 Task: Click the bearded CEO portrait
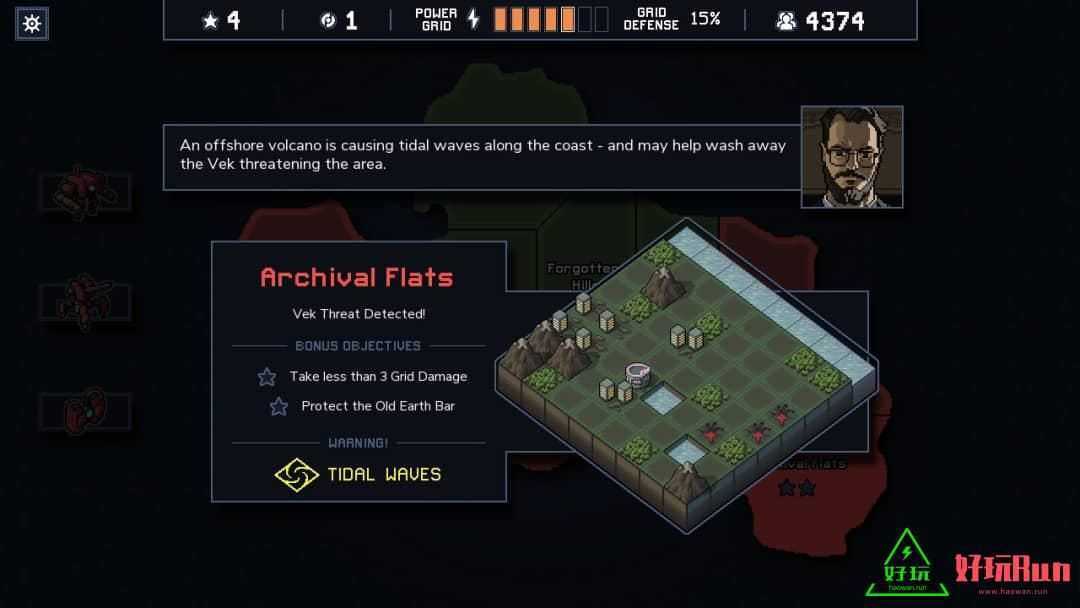[851, 157]
